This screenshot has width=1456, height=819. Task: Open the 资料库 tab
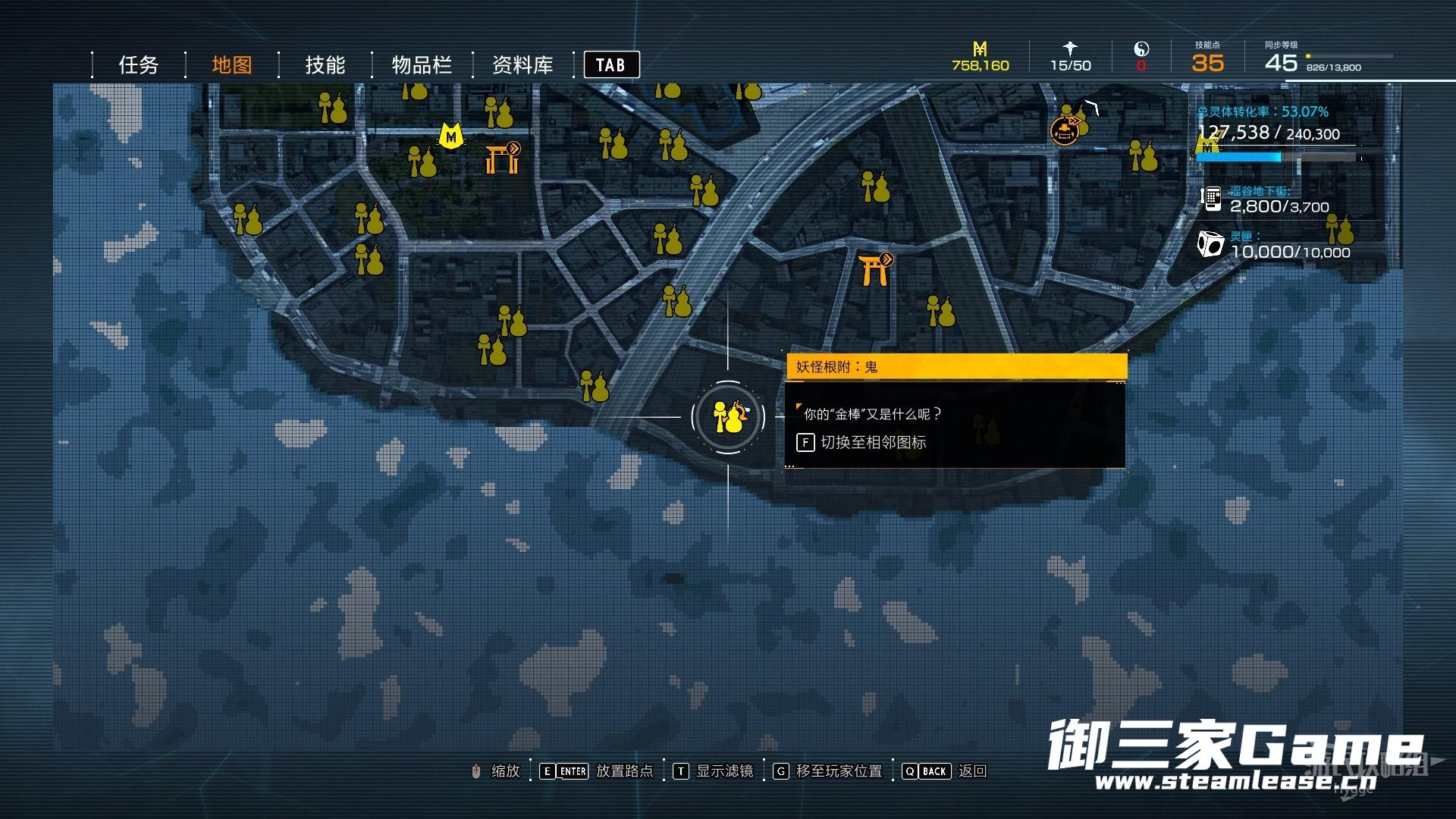click(x=522, y=65)
